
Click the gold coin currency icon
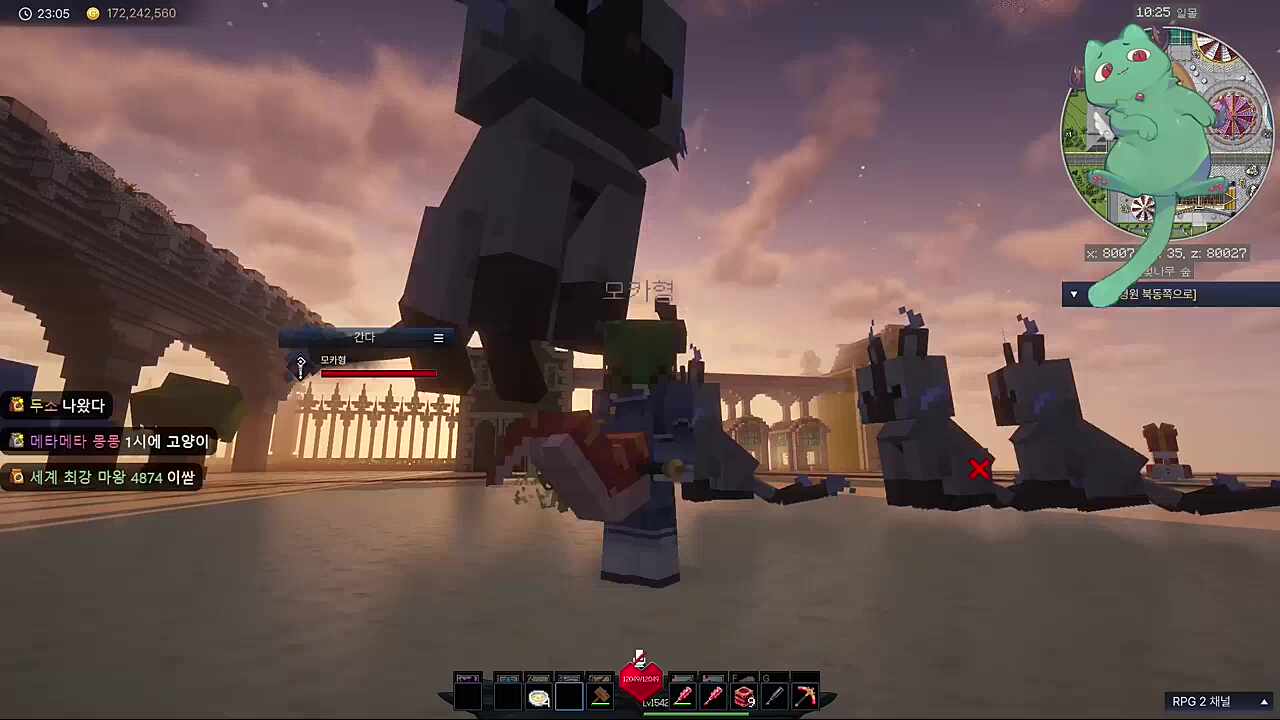coord(93,14)
